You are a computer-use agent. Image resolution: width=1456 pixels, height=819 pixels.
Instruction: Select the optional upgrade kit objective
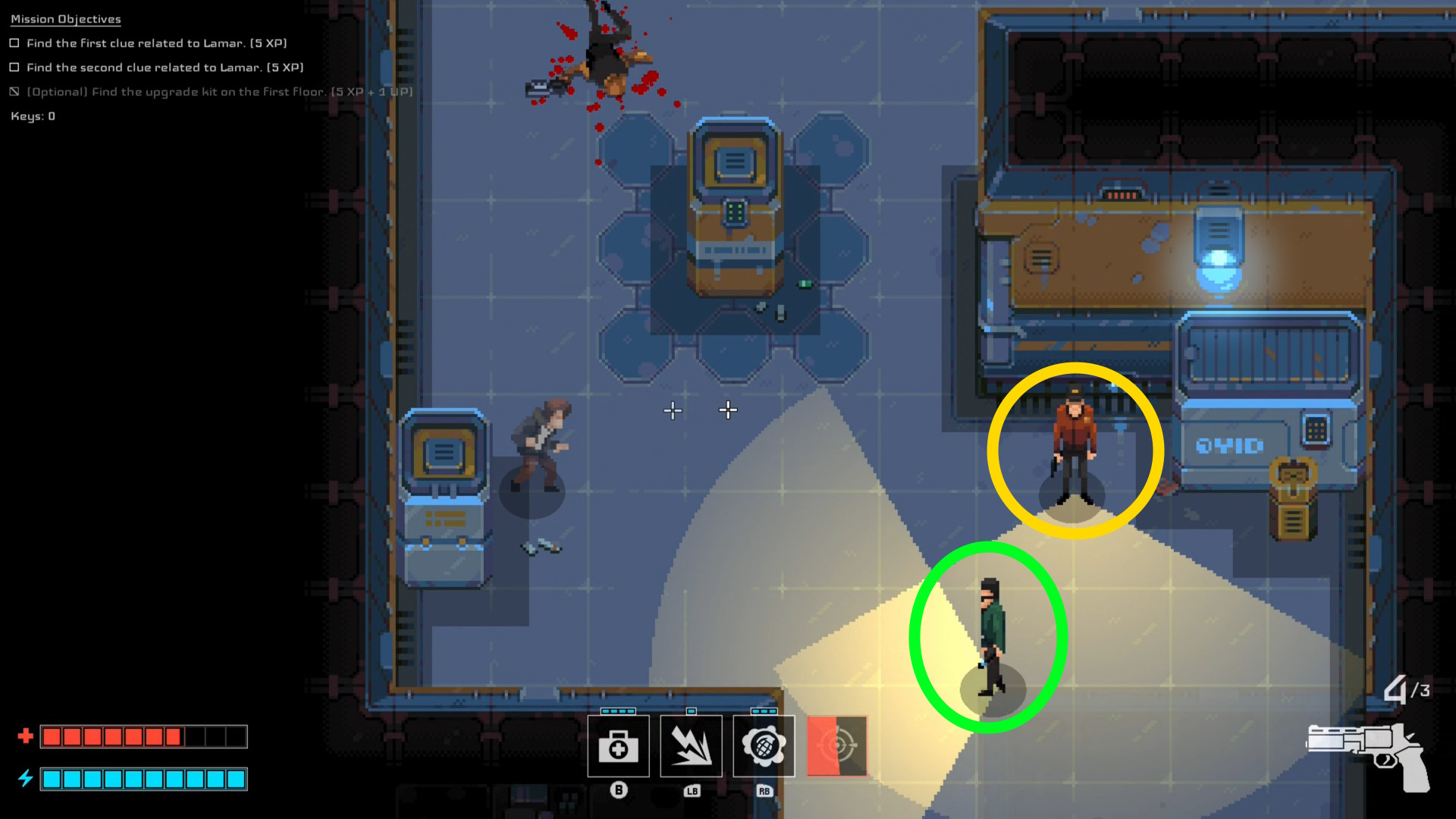tap(219, 92)
